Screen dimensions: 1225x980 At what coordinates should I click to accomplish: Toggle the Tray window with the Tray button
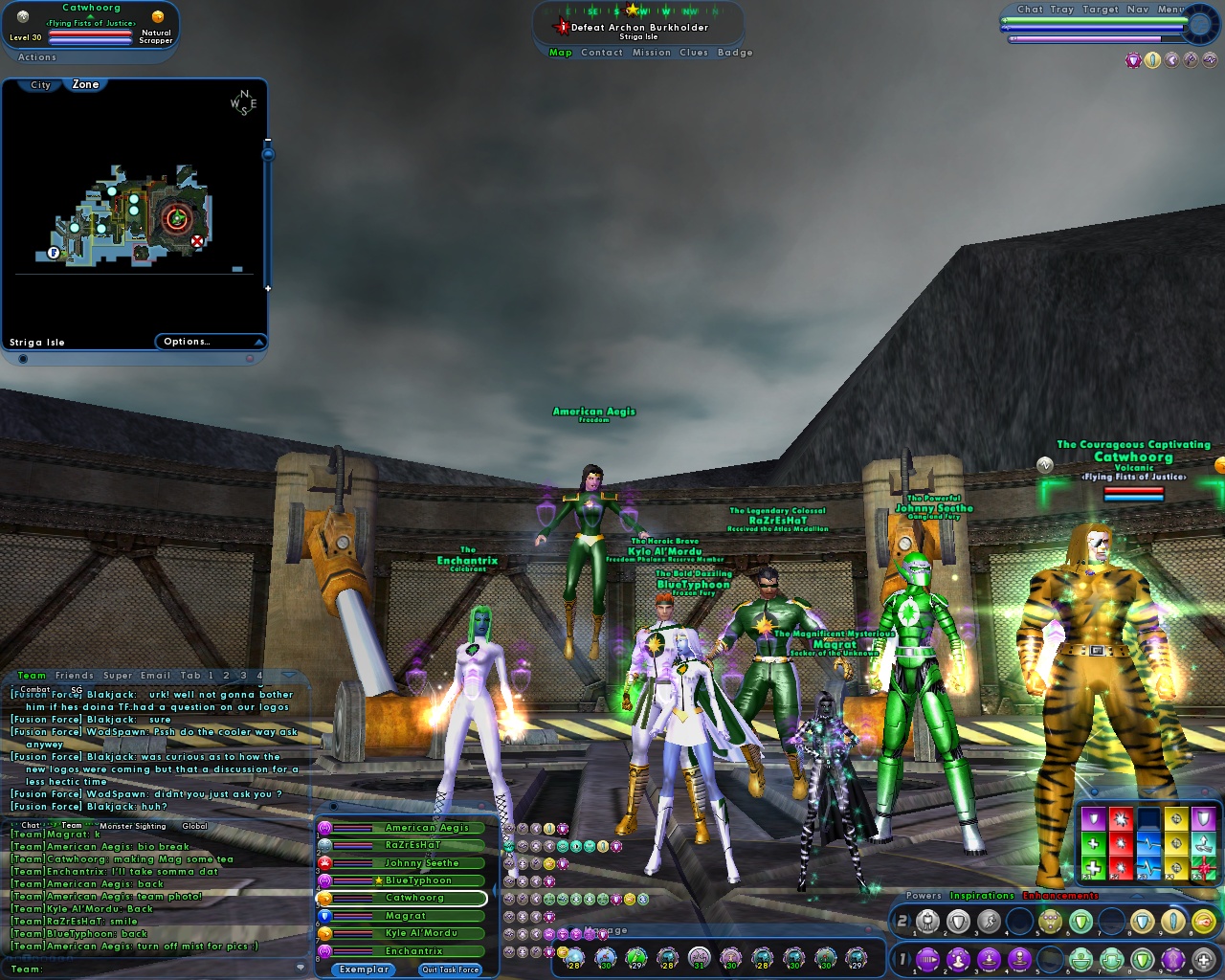pos(1062,9)
